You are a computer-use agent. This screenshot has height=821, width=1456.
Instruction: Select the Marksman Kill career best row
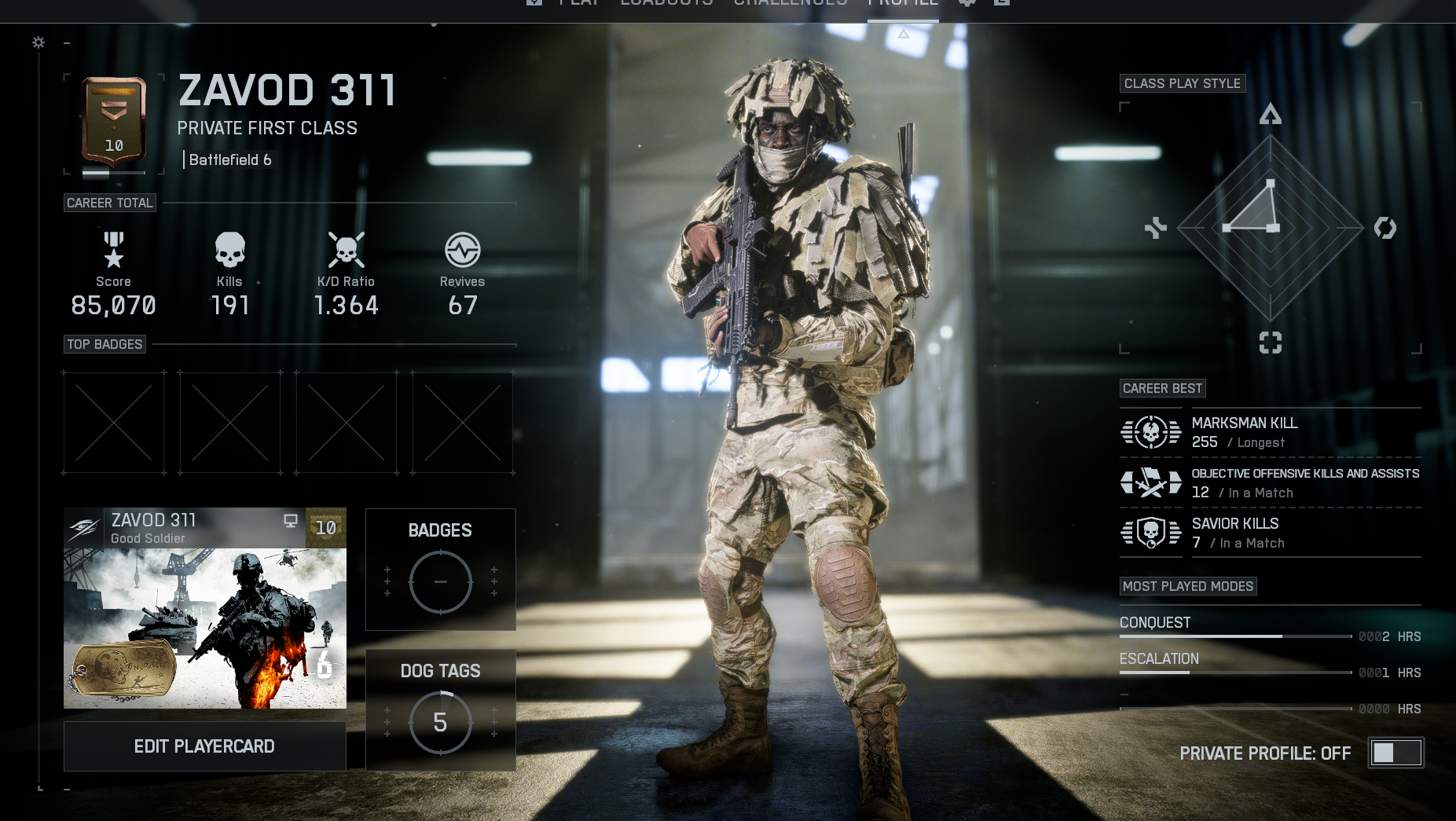(1270, 432)
